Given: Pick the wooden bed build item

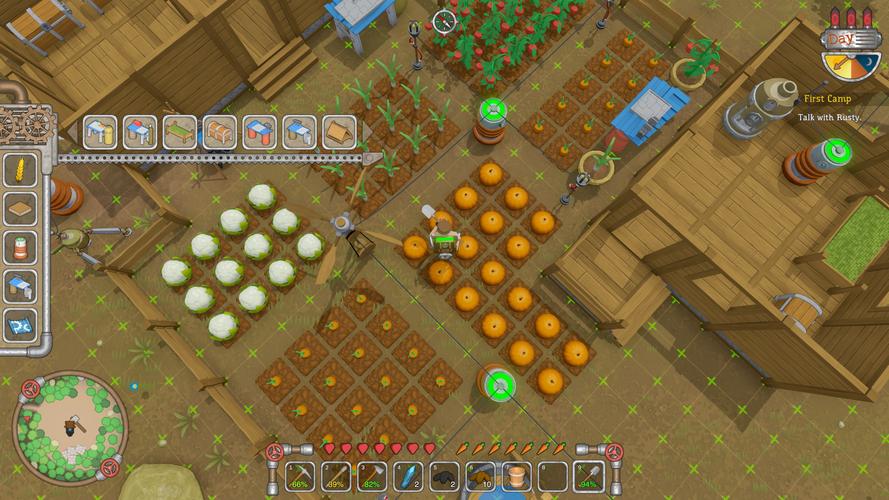Looking at the screenshot, I should click(x=179, y=132).
